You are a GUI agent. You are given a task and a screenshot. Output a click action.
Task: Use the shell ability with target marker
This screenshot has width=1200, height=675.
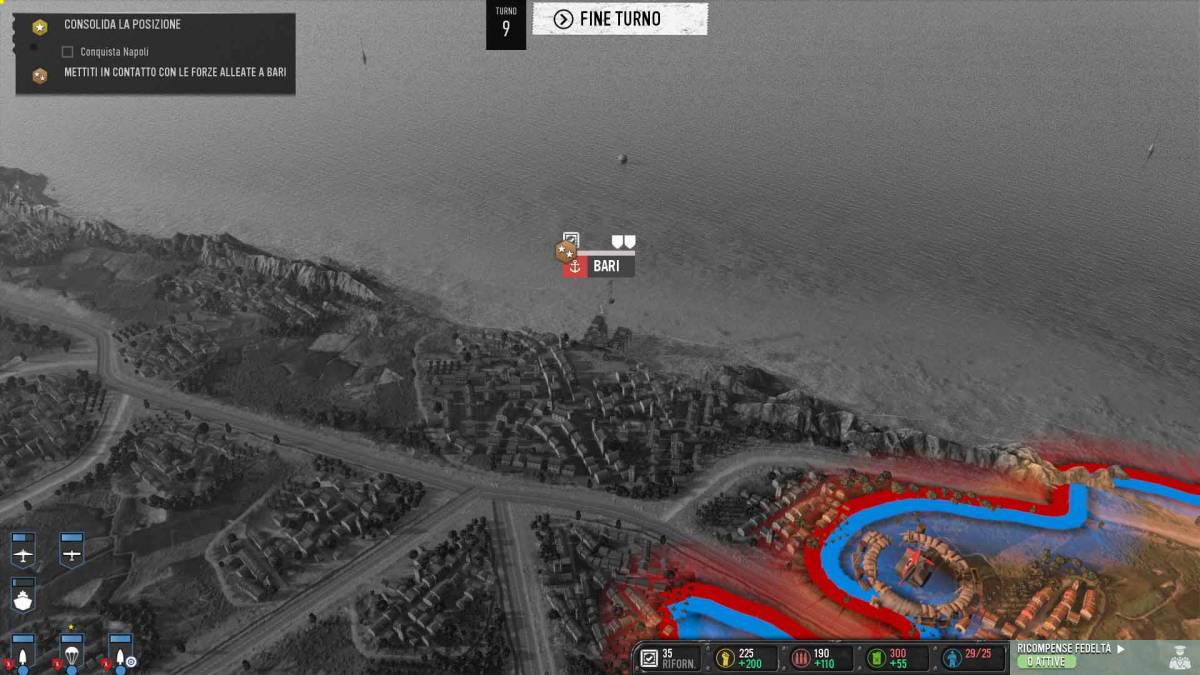(121, 652)
